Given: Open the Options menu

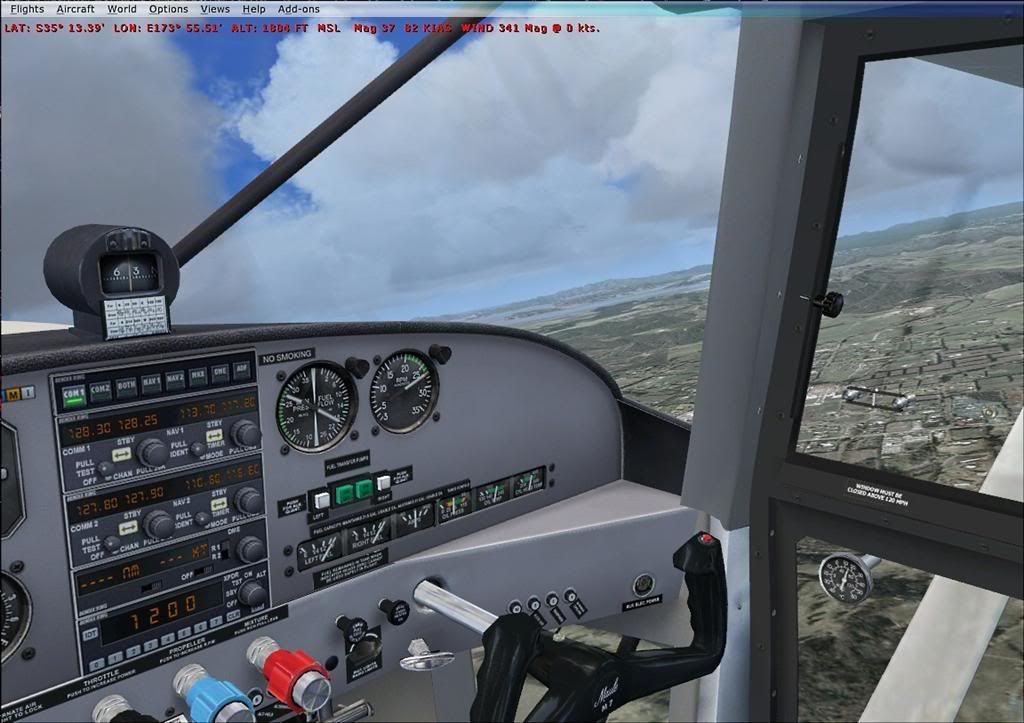Looking at the screenshot, I should 168,9.
